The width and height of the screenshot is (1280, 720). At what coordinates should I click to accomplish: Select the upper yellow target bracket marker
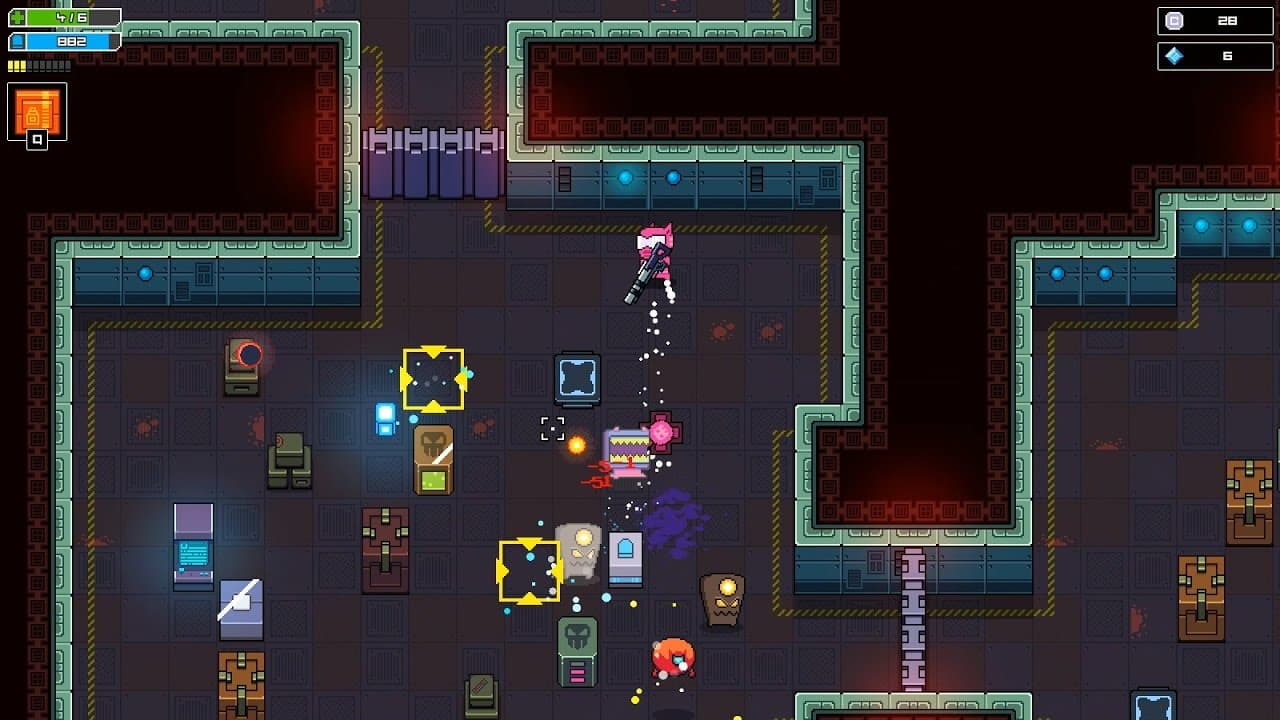(434, 380)
